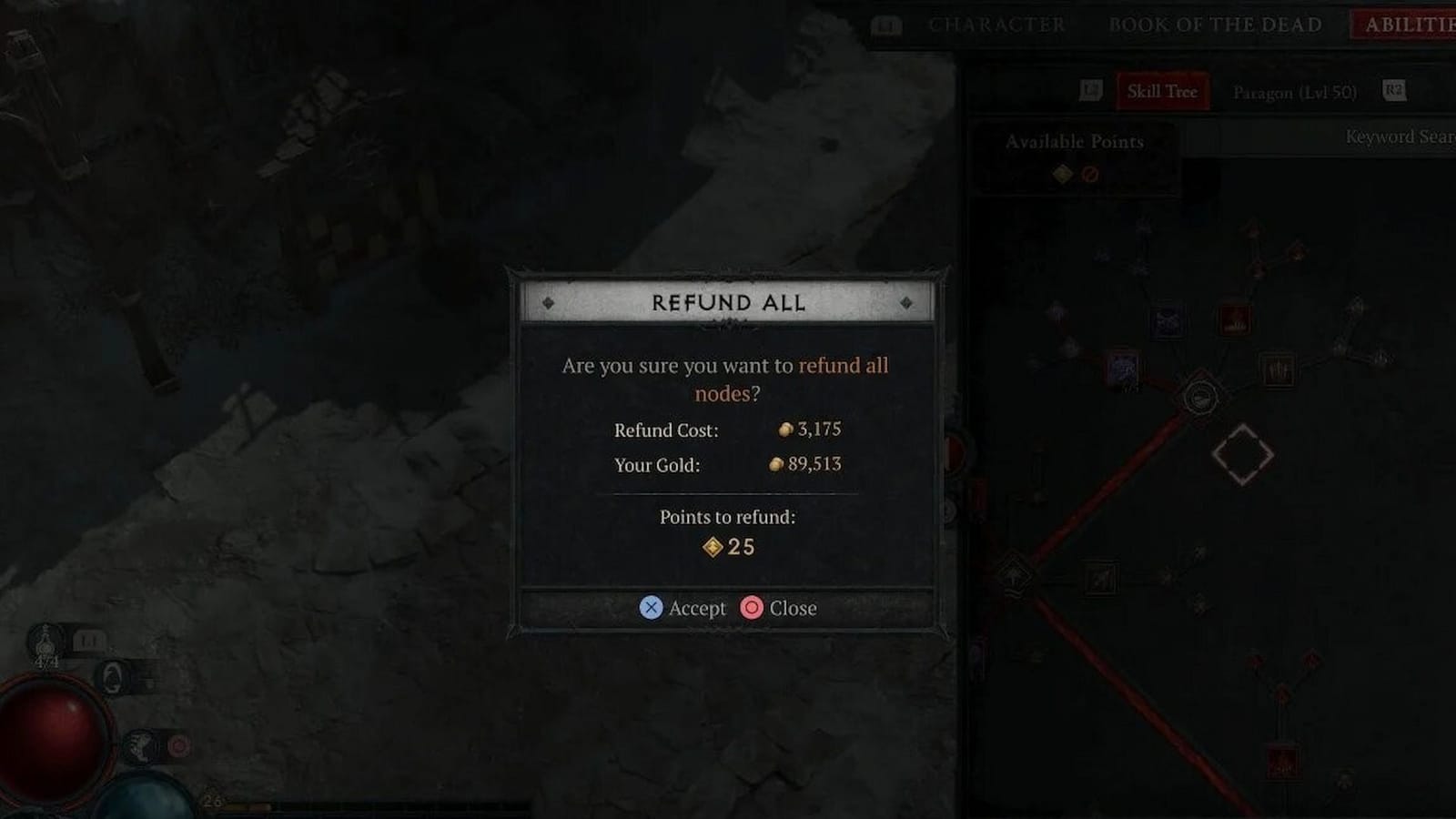Open the Paragon (Lvl 50) tab
1456x819 pixels.
point(1293,92)
